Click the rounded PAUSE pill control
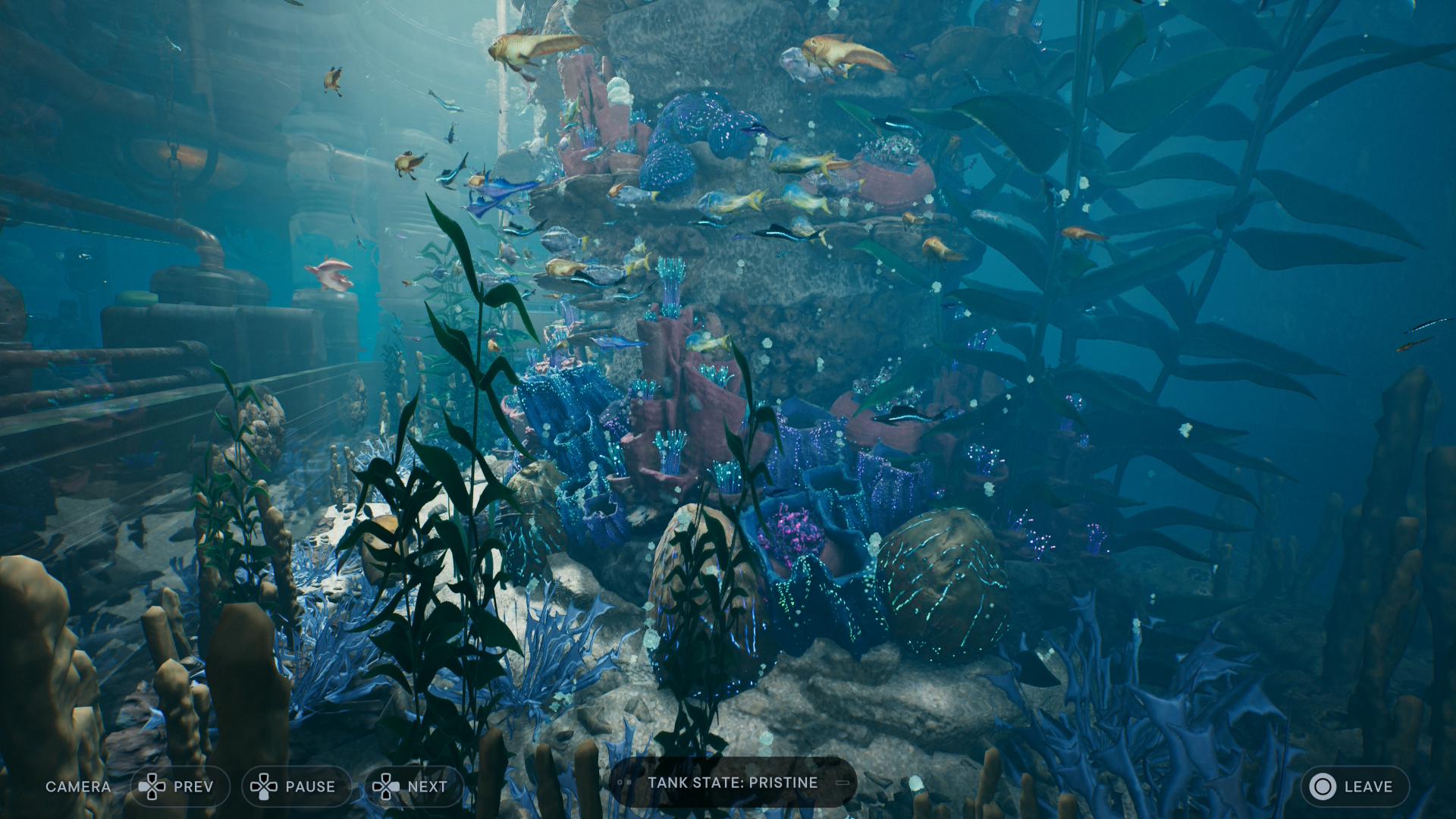Image resolution: width=1456 pixels, height=819 pixels. tap(297, 786)
